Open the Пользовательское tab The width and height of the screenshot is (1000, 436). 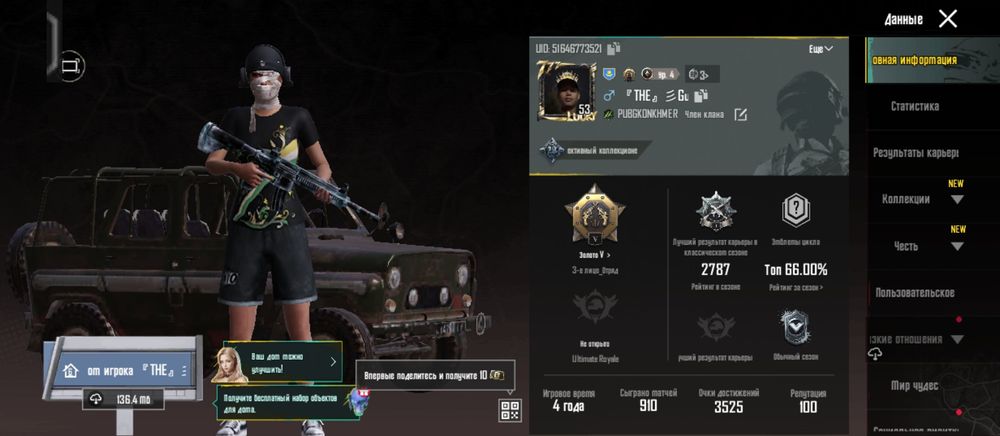914,293
